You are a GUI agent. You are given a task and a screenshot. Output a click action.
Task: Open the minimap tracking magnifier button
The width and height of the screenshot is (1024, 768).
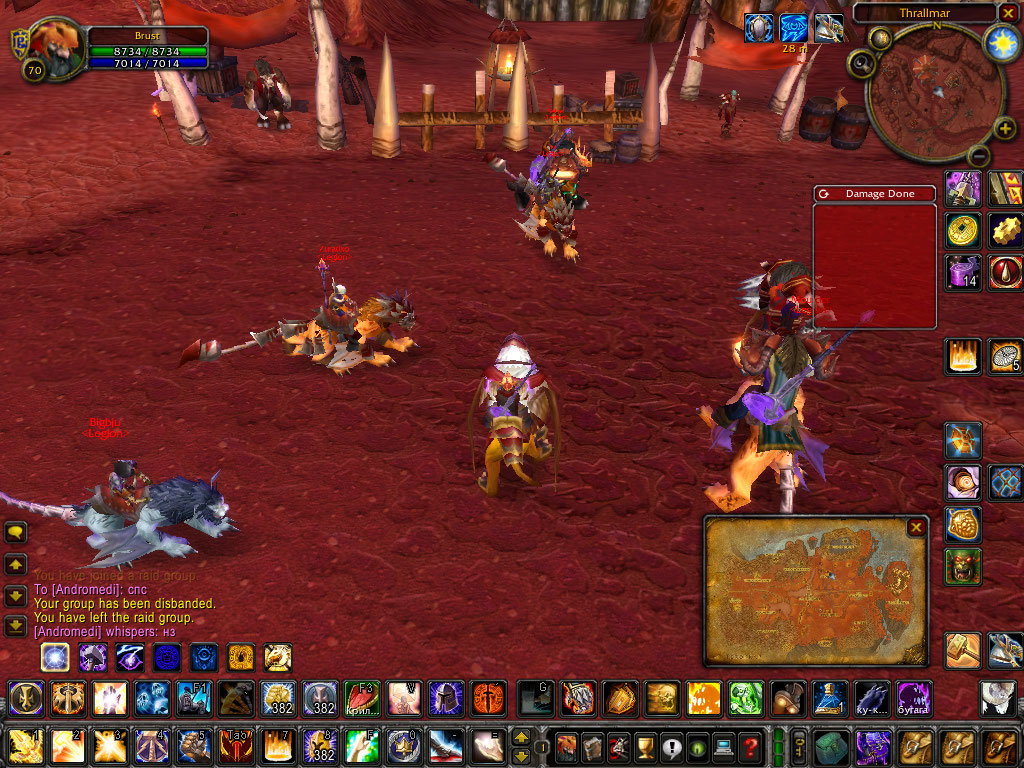pyautogui.click(x=860, y=64)
